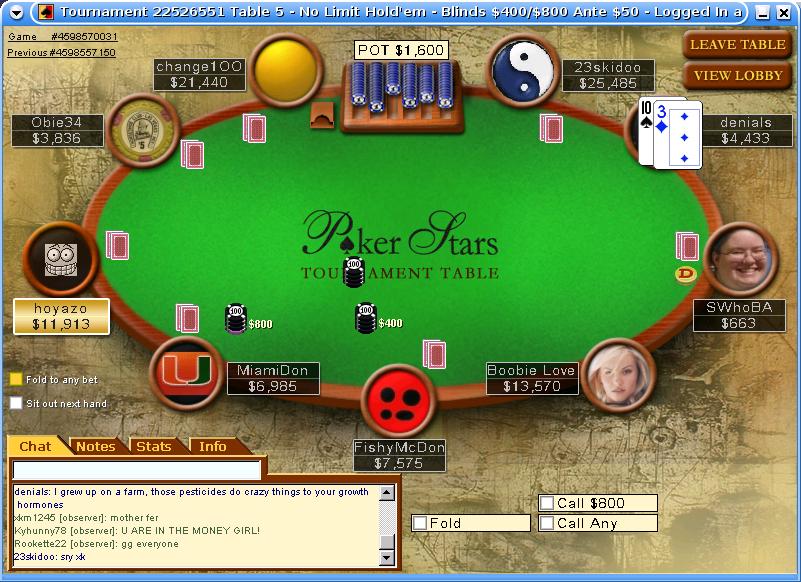Open the View Lobby screen
801x582 pixels.
(x=737, y=76)
